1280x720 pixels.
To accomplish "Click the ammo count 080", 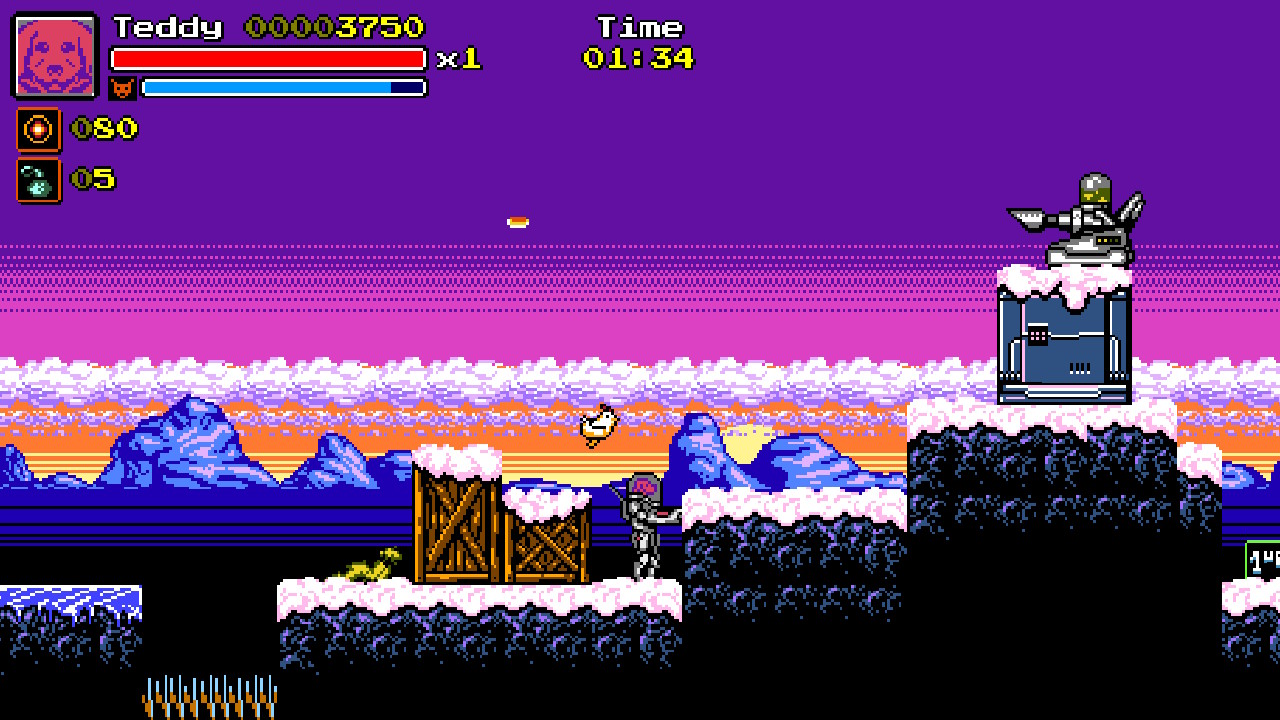I will 103,129.
